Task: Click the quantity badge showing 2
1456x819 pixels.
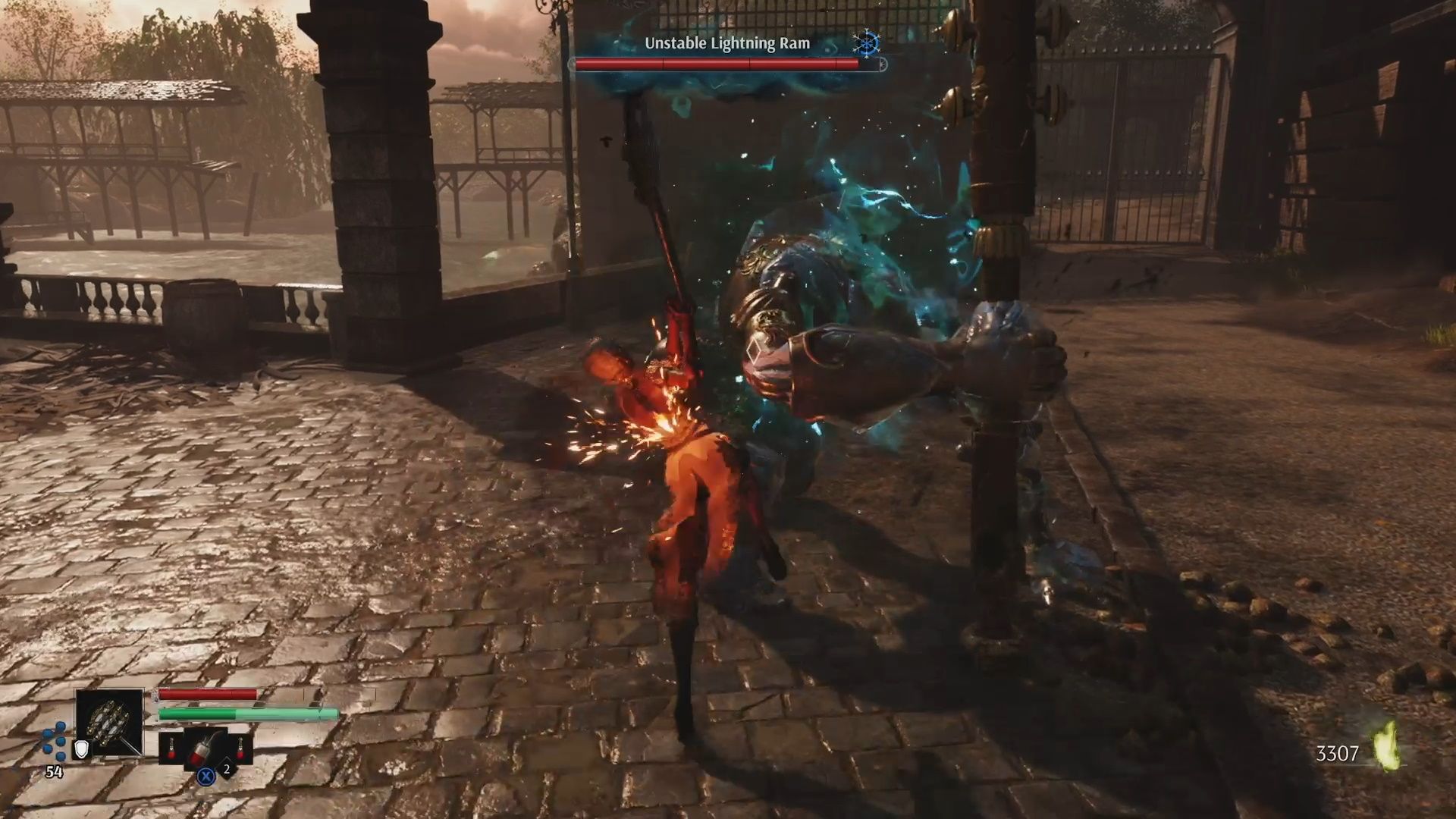Action: (x=226, y=770)
